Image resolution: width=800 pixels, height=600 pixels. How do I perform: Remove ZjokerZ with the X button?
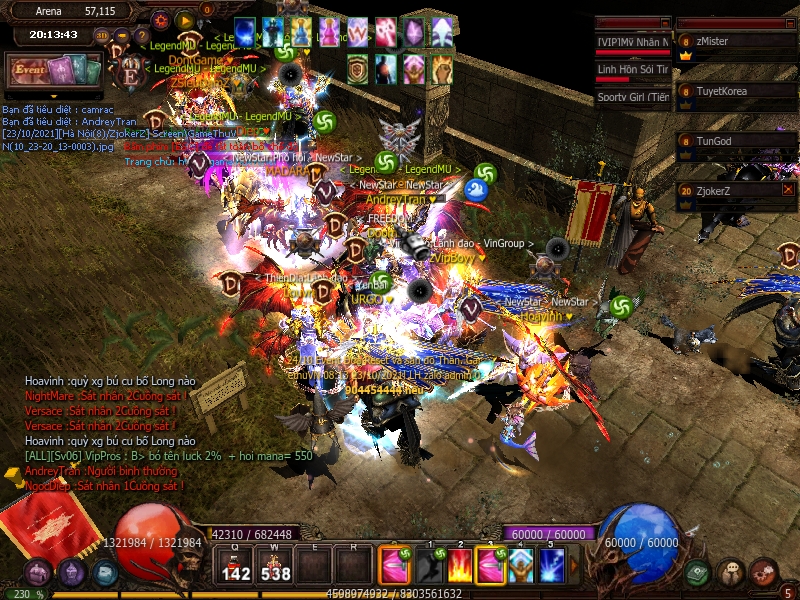pos(788,189)
